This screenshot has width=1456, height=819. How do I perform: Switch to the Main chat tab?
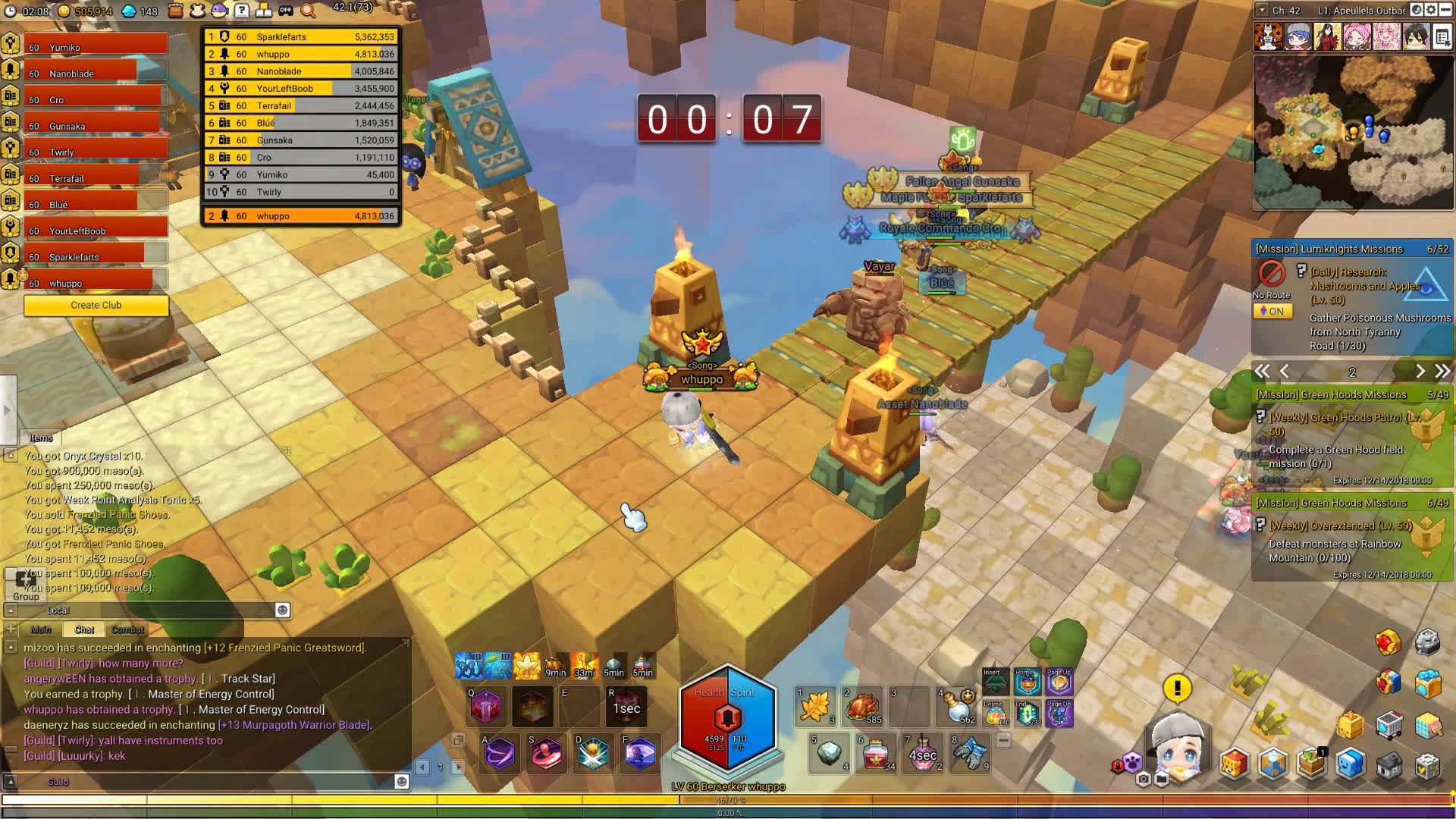pos(41,629)
